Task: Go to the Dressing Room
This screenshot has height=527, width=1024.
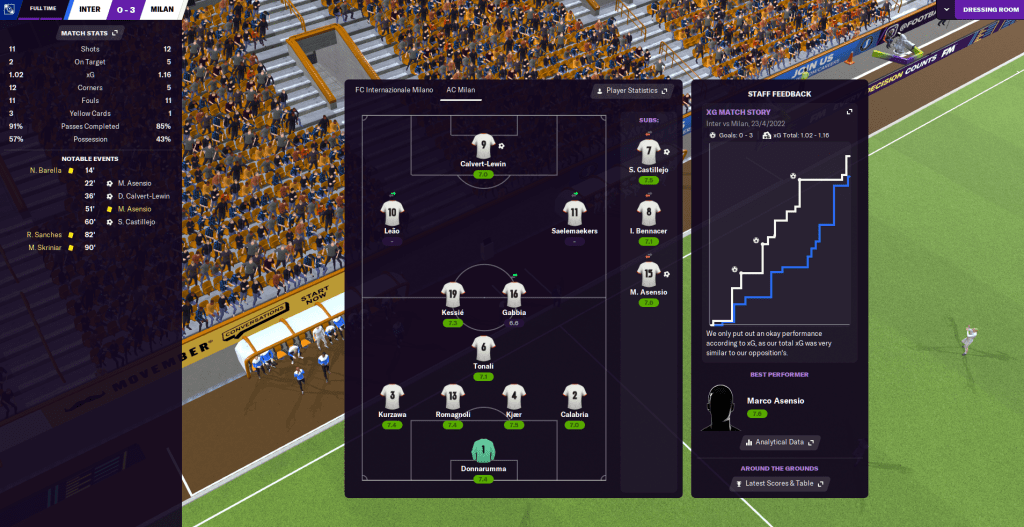Action: 988,9
